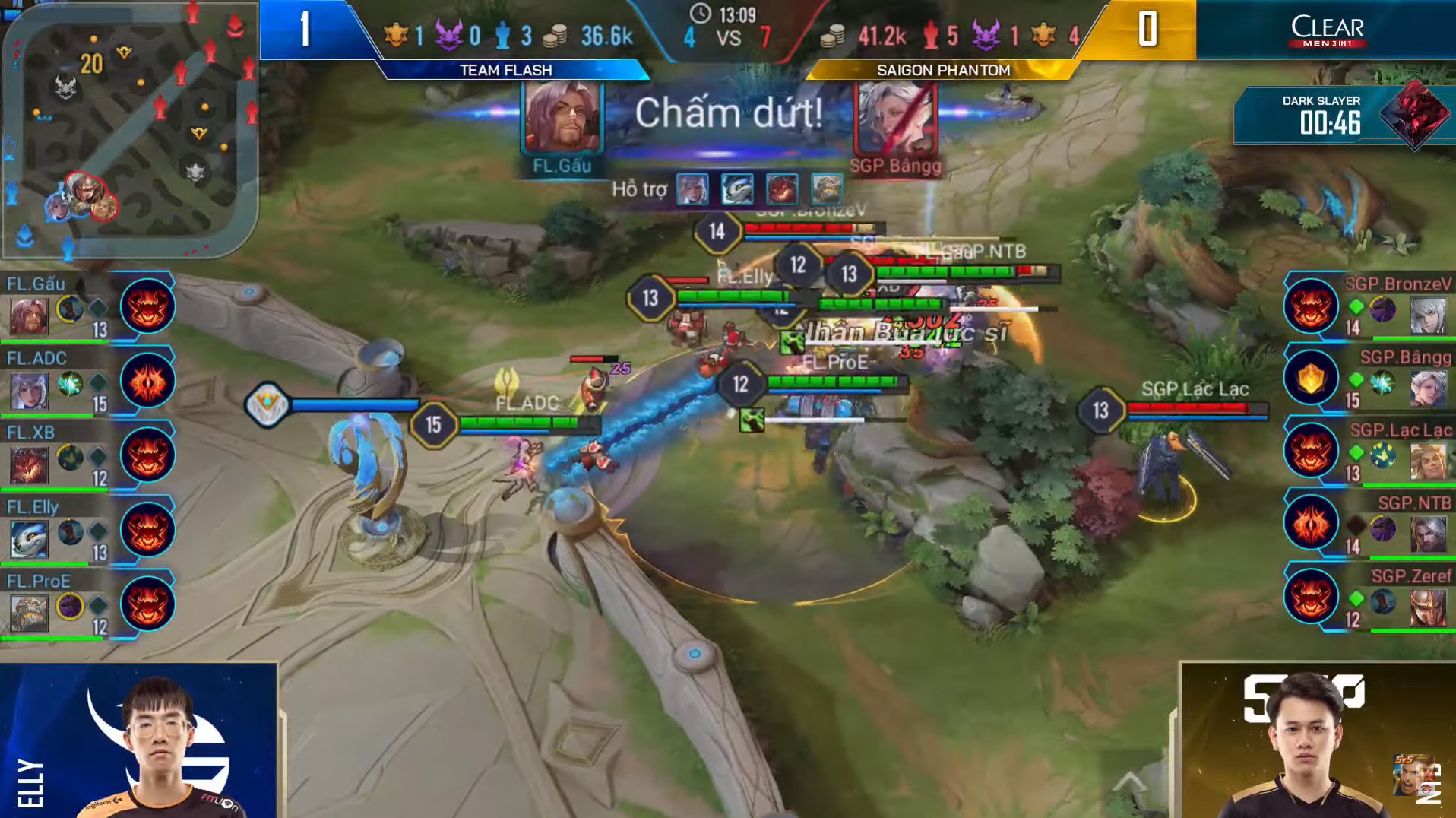The image size is (1456, 818).
Task: Switch to the TEAM FLASH panel
Action: [x=508, y=70]
